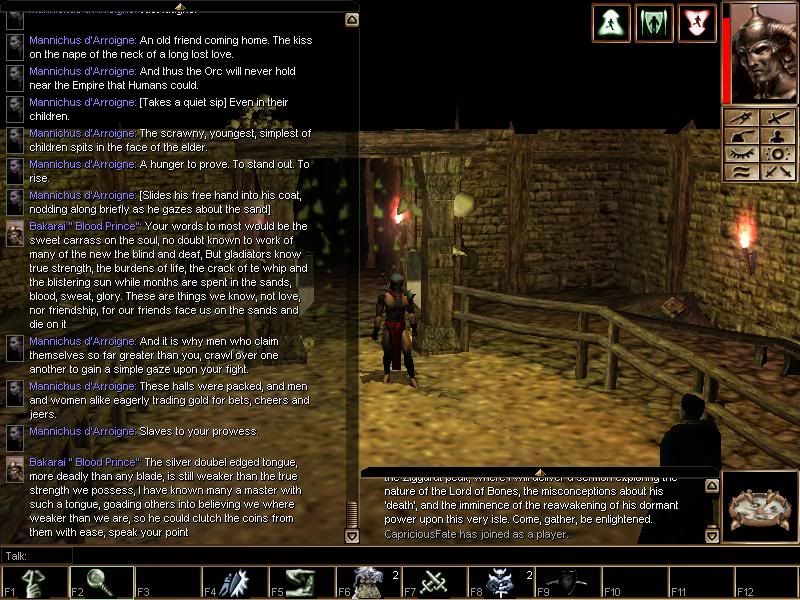Click the single sword panel button
The image size is (800, 600).
click(x=777, y=118)
